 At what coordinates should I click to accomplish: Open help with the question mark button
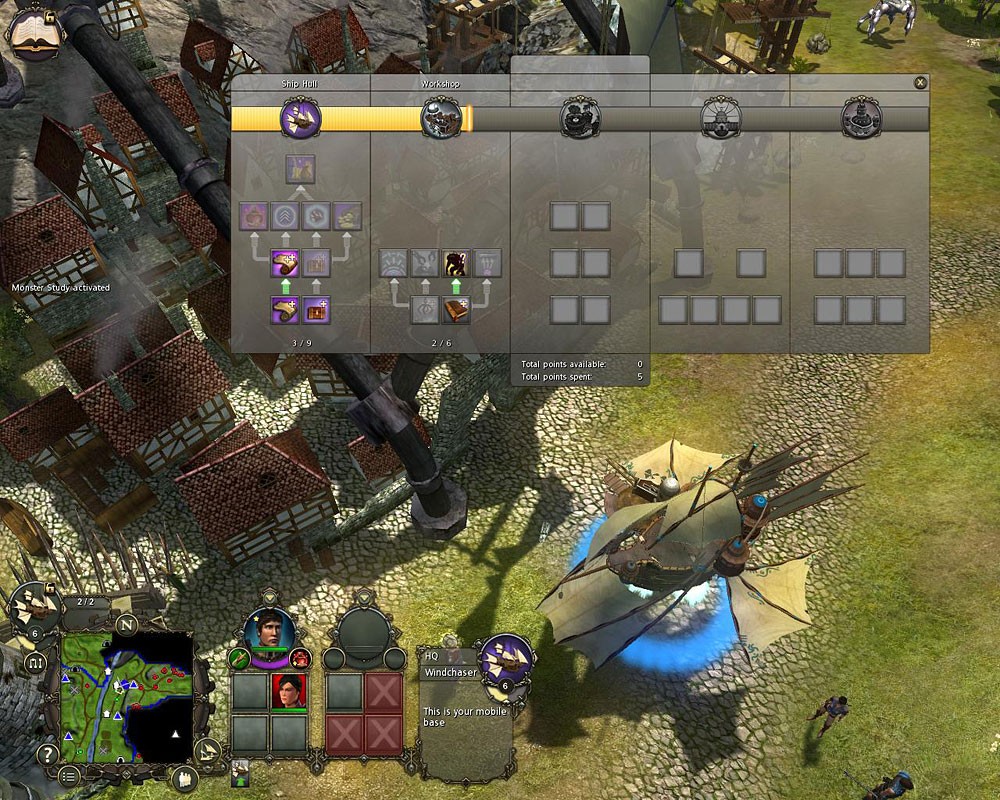pyautogui.click(x=46, y=754)
